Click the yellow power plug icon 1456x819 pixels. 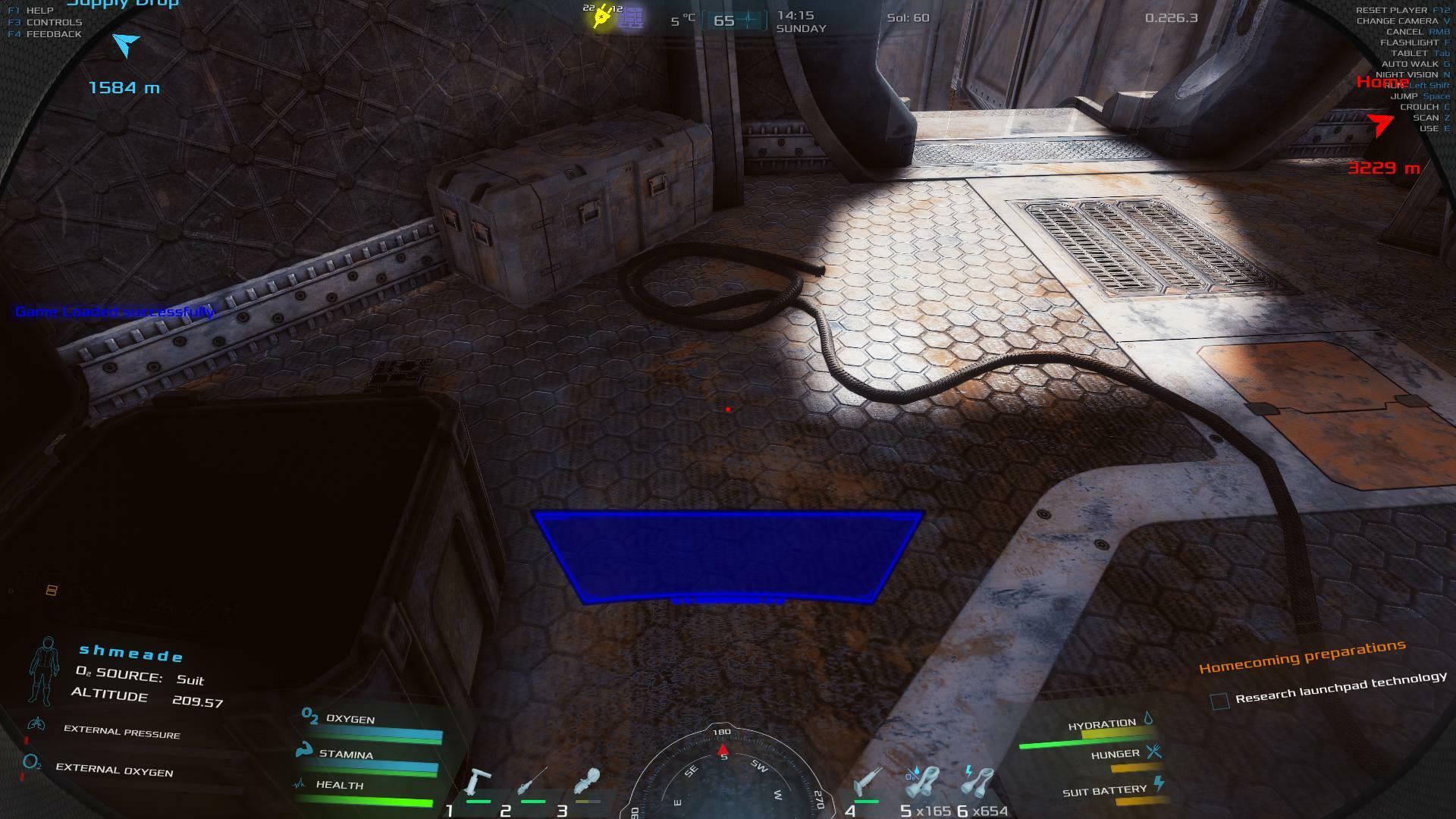602,17
